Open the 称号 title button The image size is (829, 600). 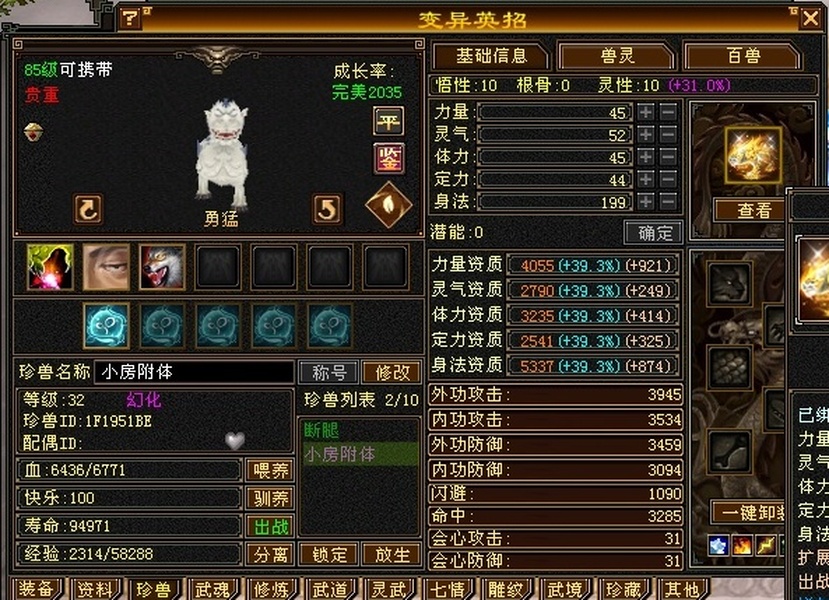click(328, 372)
